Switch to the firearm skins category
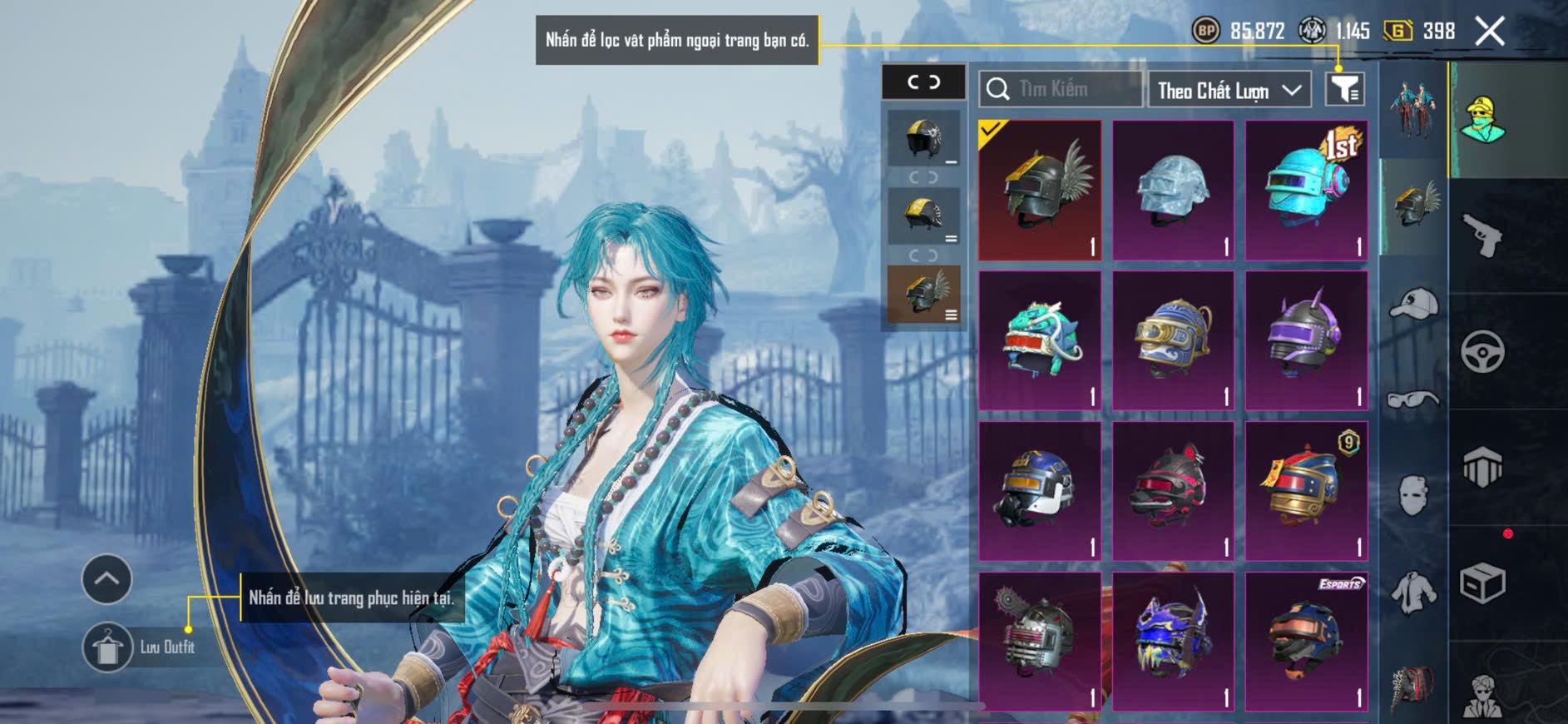The image size is (1568, 724). (x=1482, y=236)
